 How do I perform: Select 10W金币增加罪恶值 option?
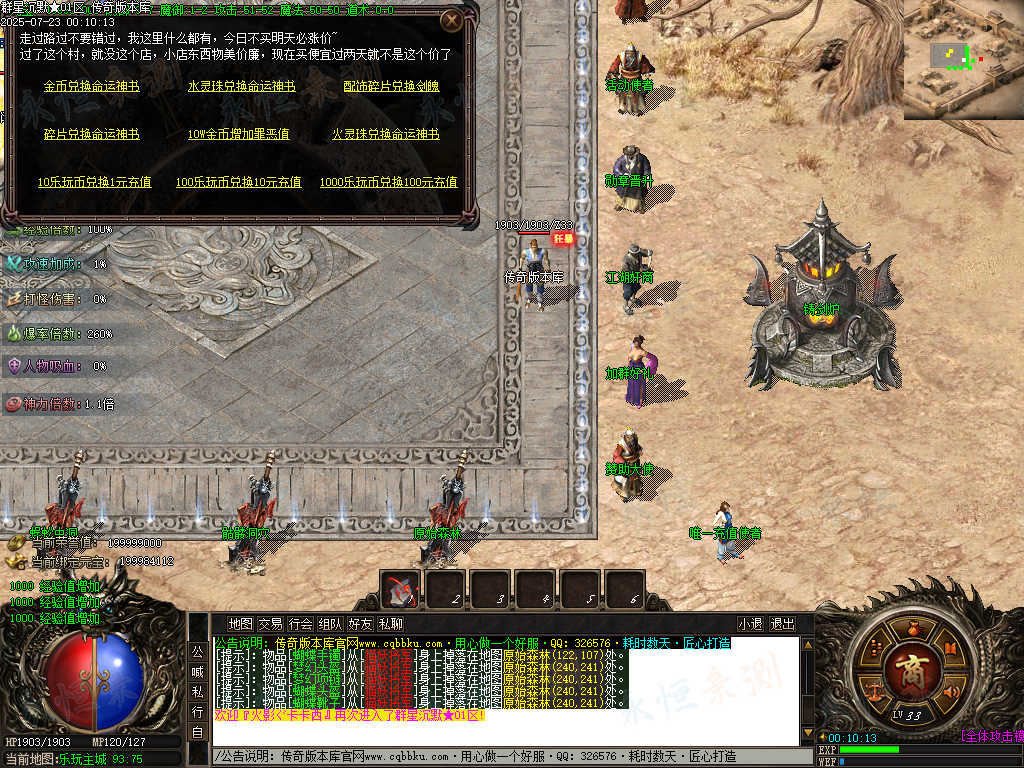239,134
